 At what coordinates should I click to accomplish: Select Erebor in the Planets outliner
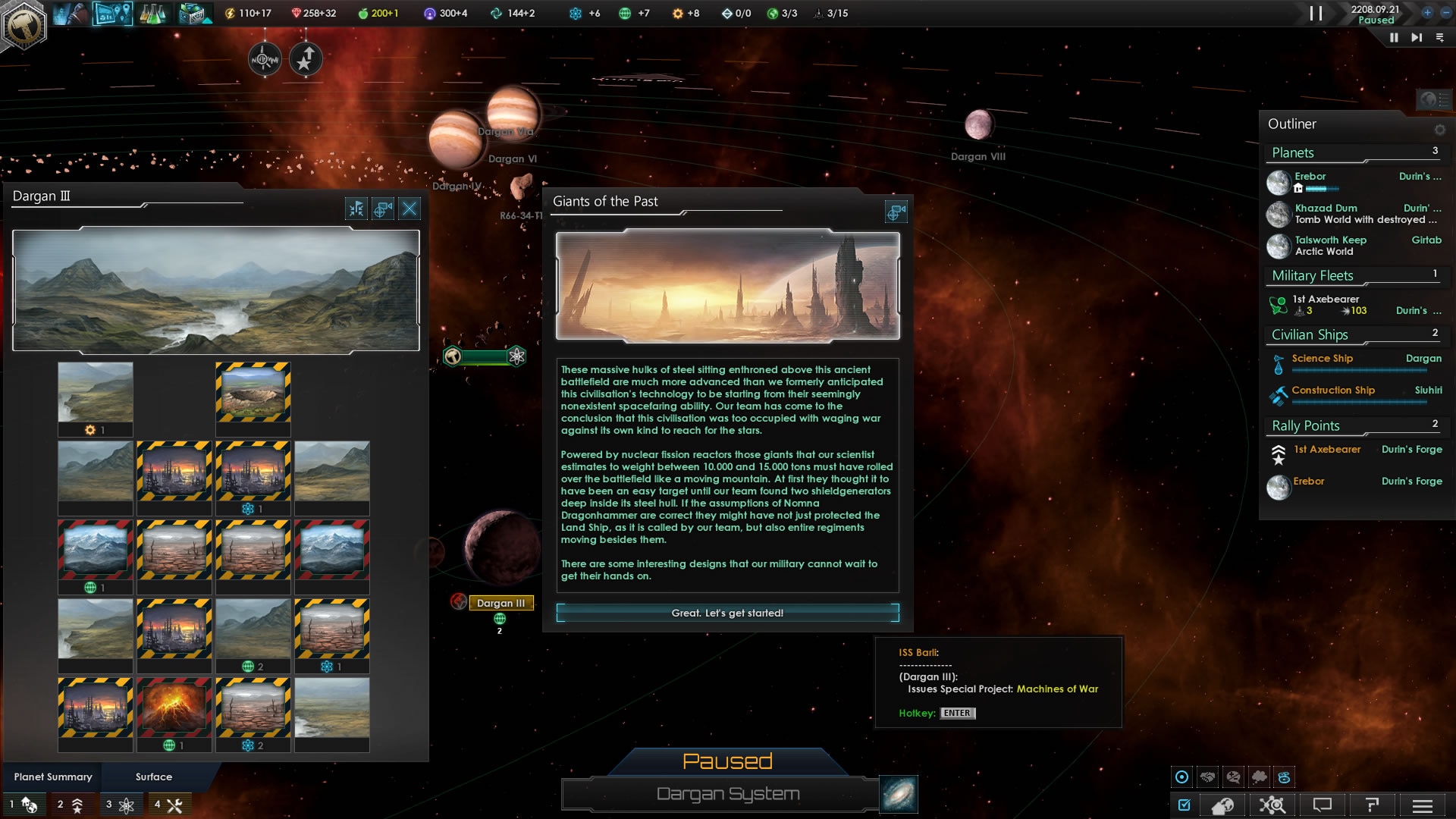pyautogui.click(x=1310, y=177)
